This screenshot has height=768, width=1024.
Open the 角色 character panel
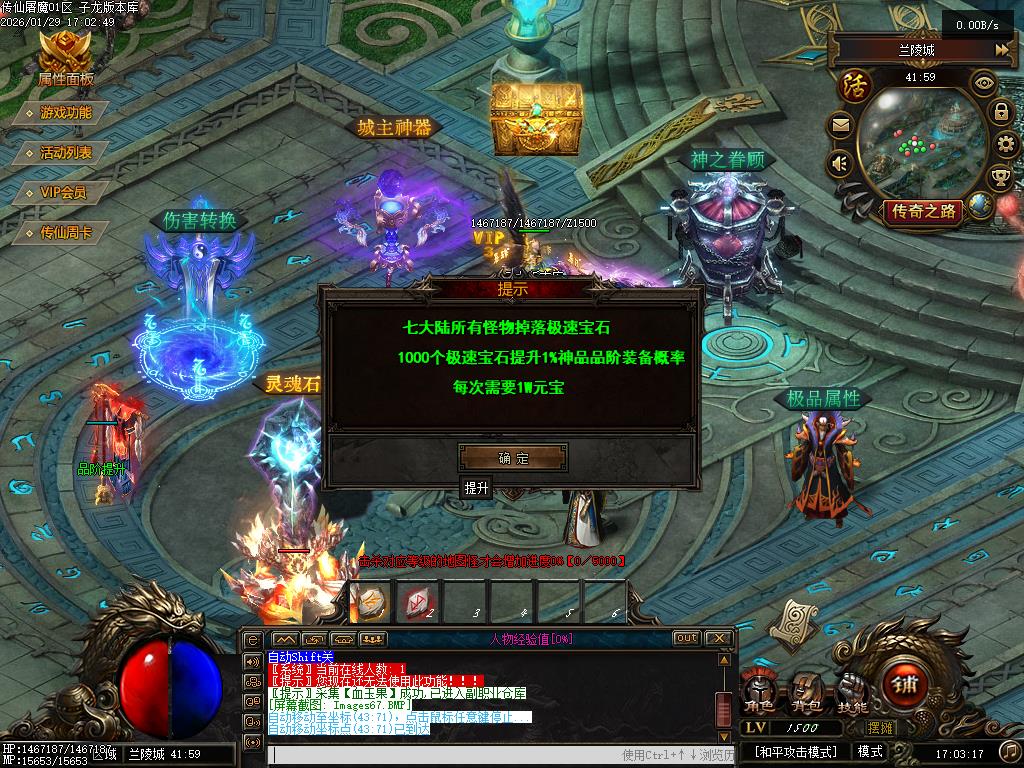759,692
